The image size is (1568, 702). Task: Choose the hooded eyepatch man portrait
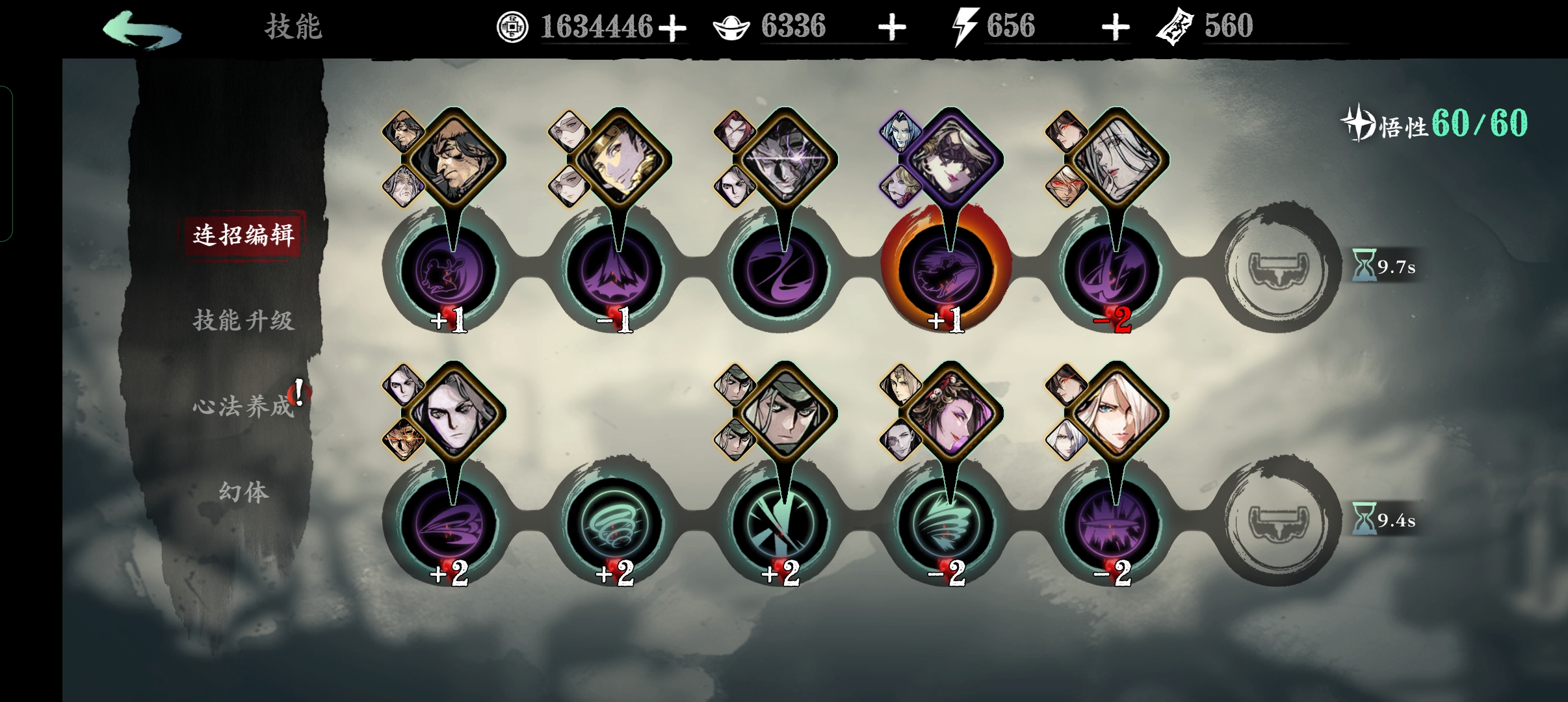coord(454,160)
